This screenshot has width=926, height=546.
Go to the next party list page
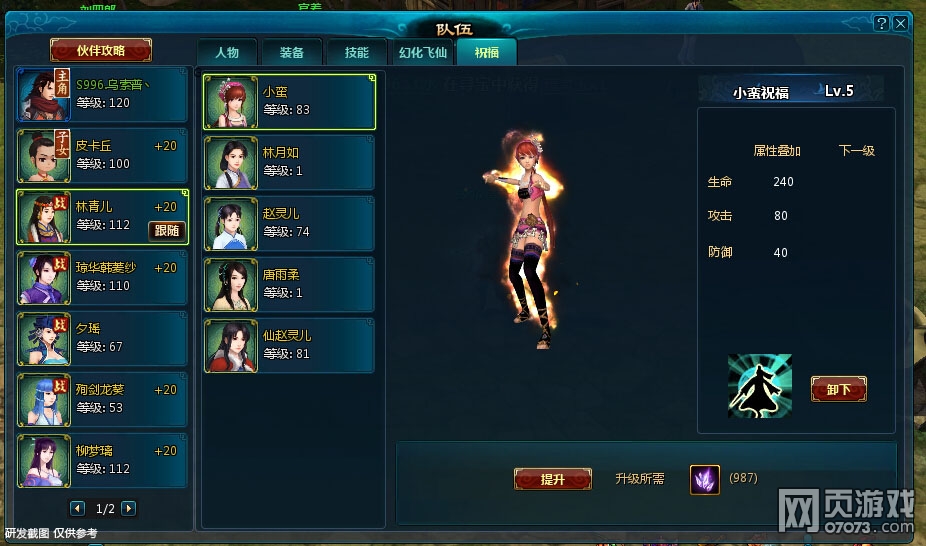(128, 509)
